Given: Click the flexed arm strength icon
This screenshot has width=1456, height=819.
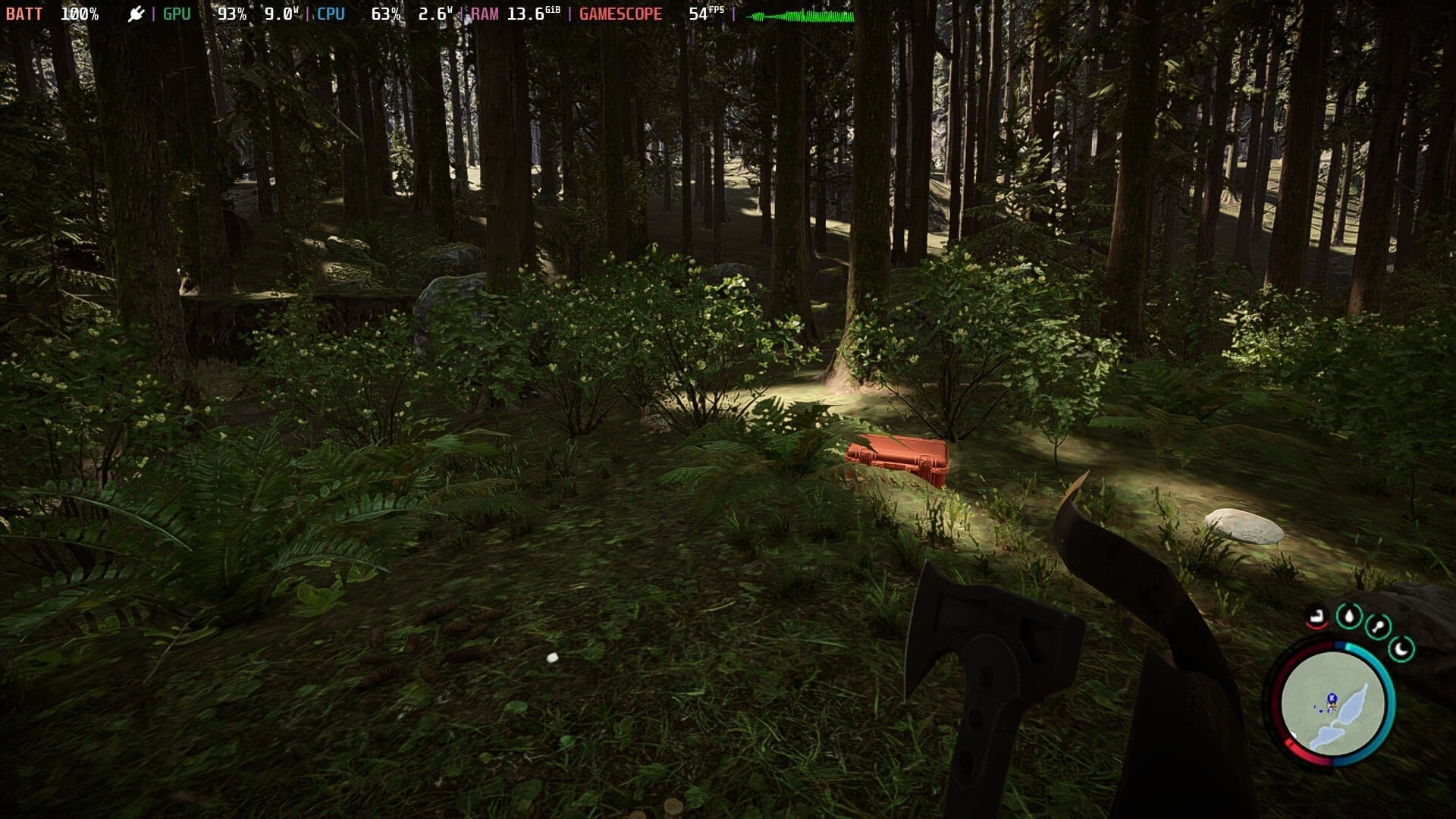Looking at the screenshot, I should click(1318, 617).
